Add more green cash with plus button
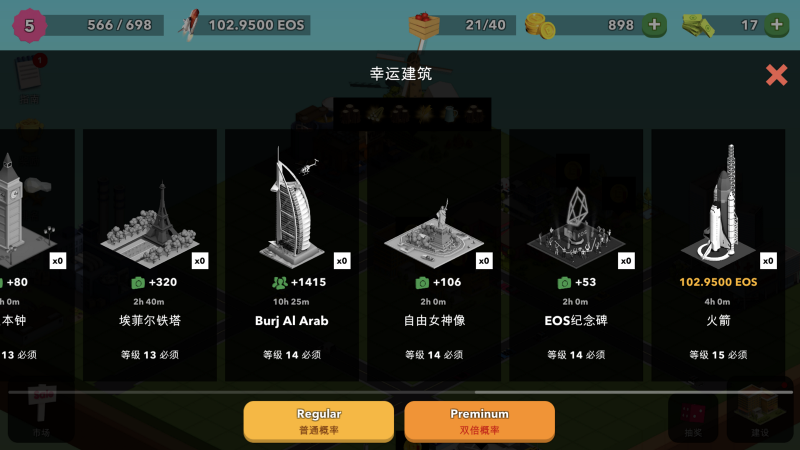This screenshot has width=800, height=450. point(776,25)
